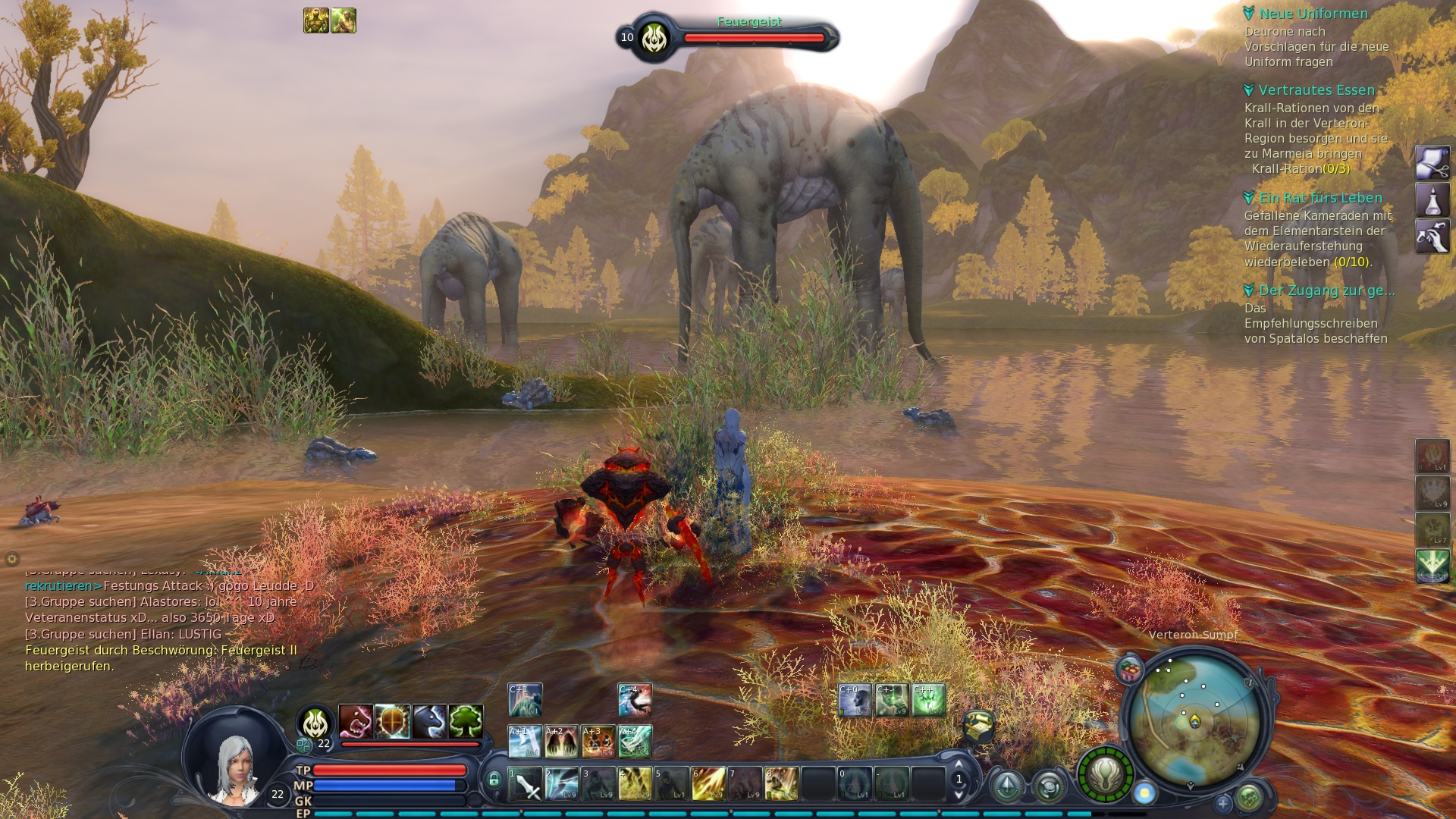
Task: Open the Neue Uniformen quest entry
Action: point(1313,14)
